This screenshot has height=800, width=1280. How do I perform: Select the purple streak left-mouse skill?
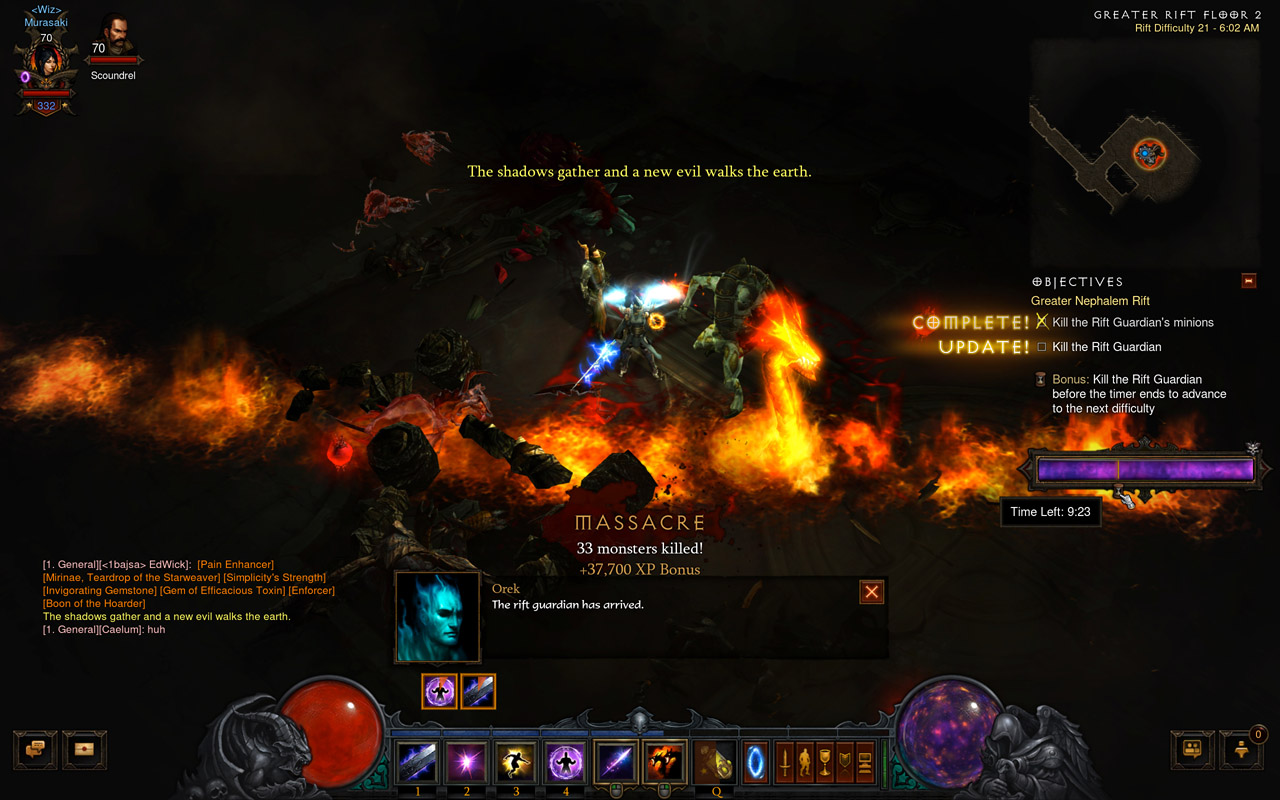[x=615, y=763]
